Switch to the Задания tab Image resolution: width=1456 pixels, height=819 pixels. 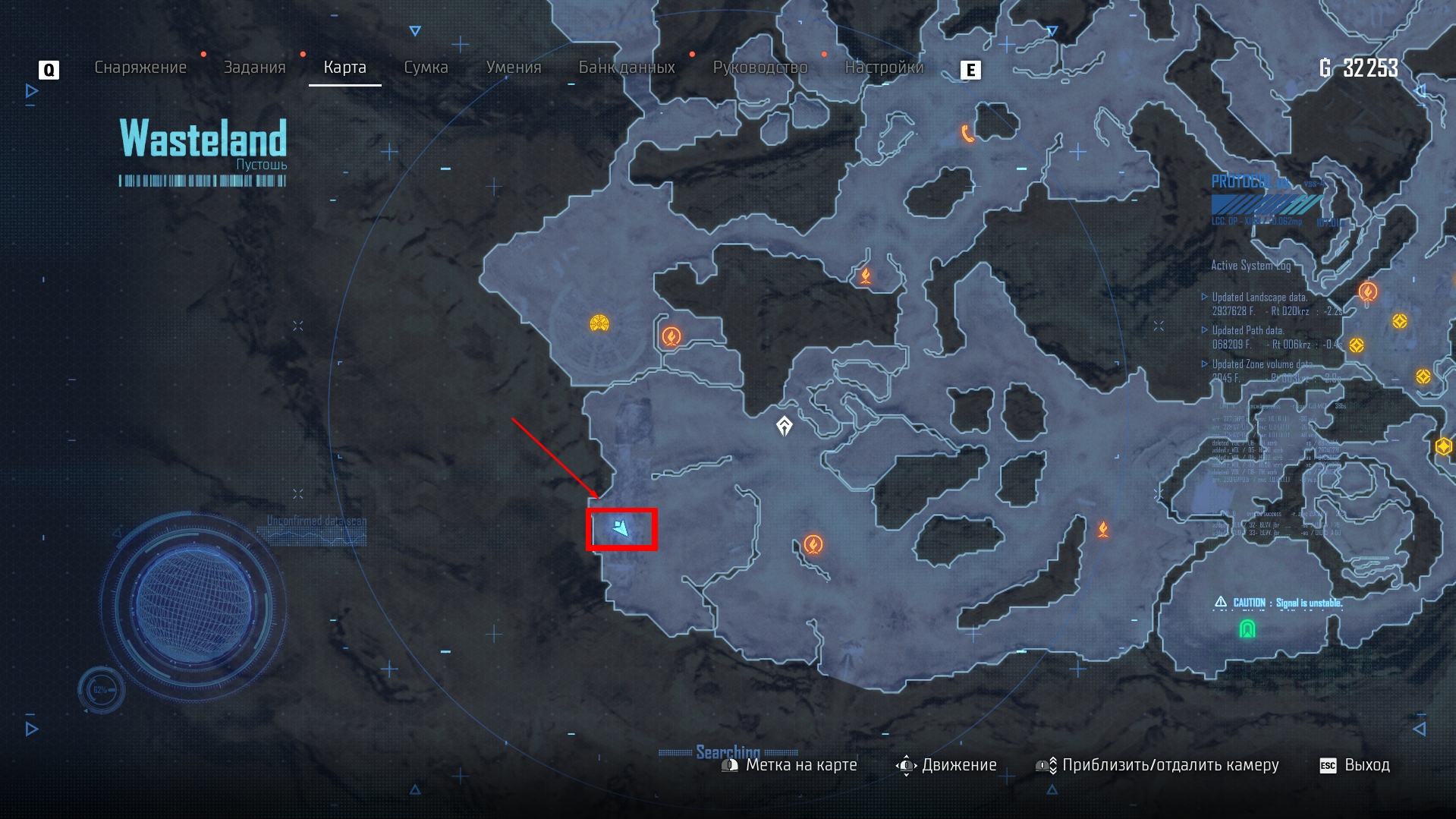[254, 68]
